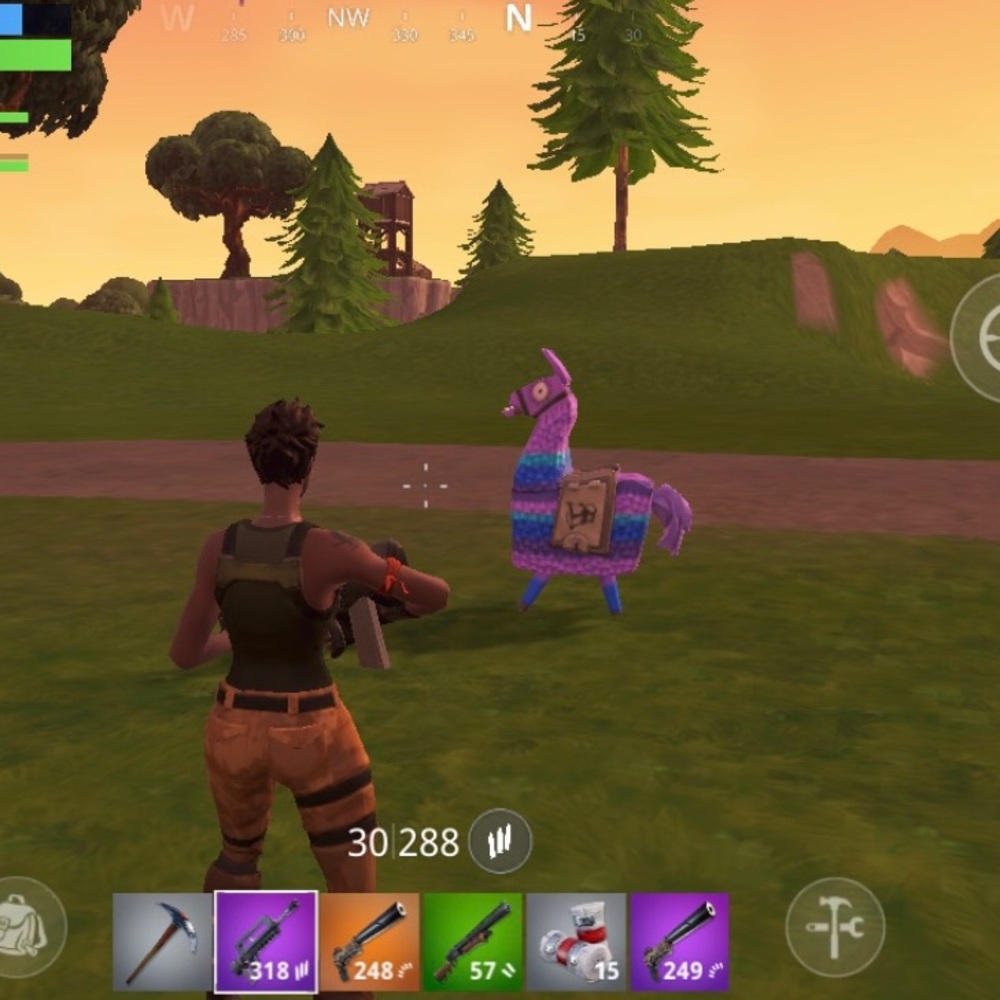Tap the aim crosshair button on the right edge
1000x1000 pixels.
pyautogui.click(x=982, y=338)
